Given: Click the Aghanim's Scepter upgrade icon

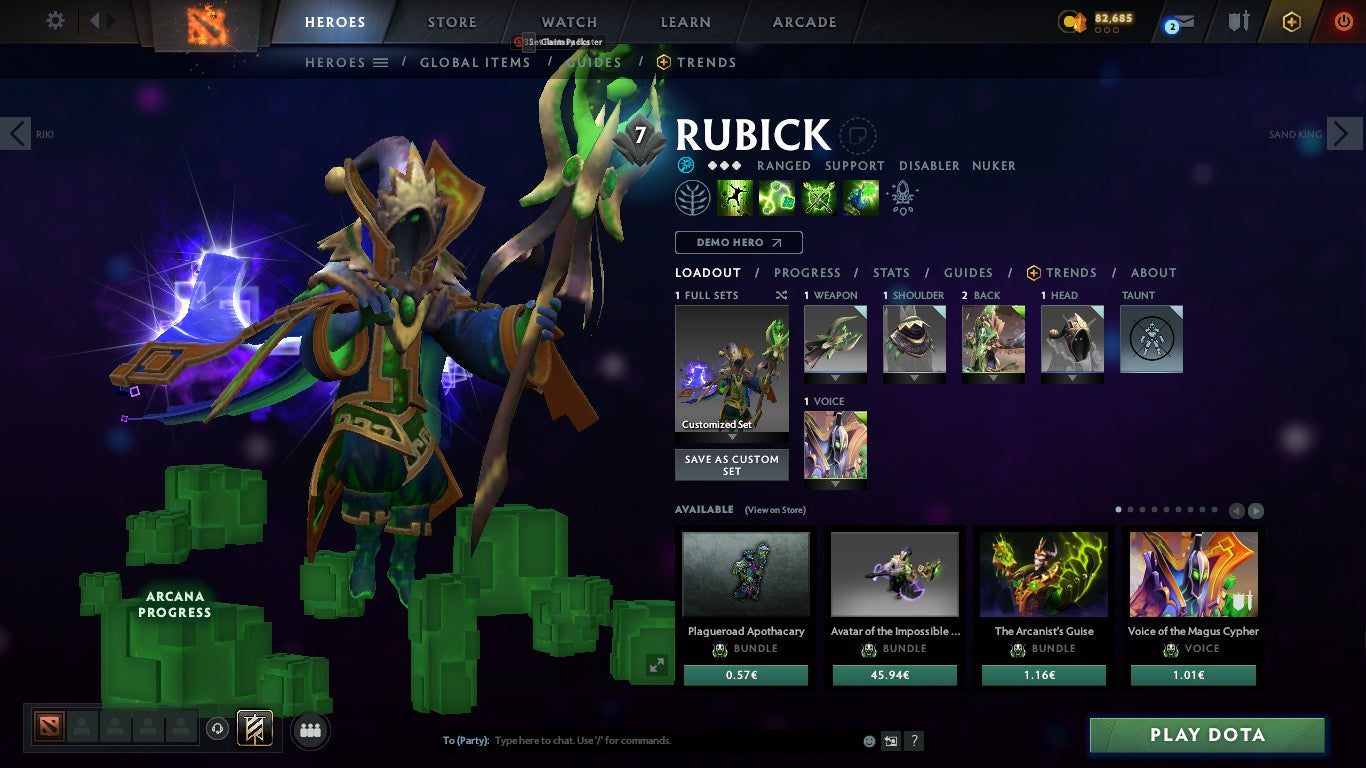Looking at the screenshot, I should [901, 197].
